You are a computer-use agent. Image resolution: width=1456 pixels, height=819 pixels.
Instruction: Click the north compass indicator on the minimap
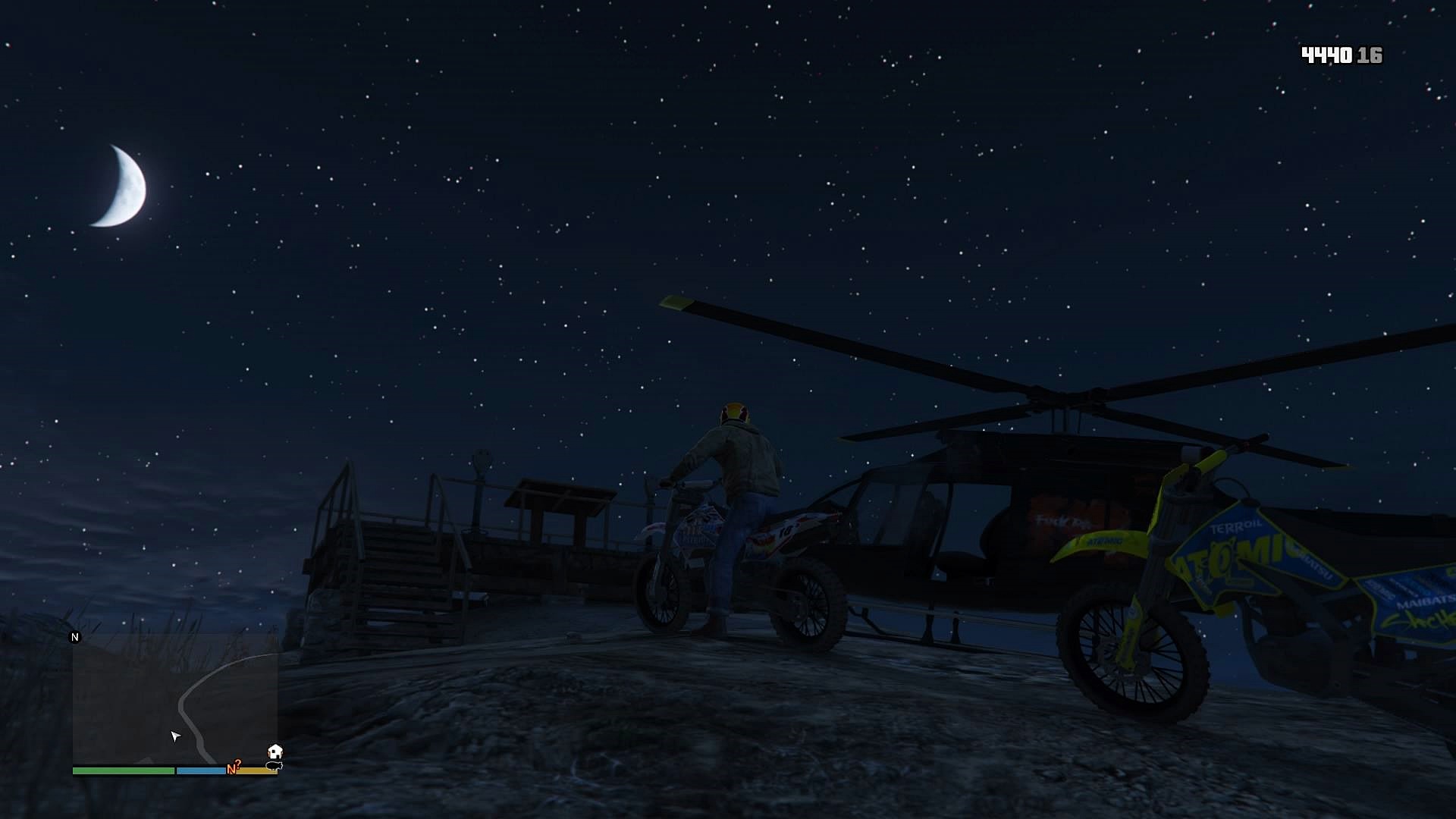(x=75, y=637)
